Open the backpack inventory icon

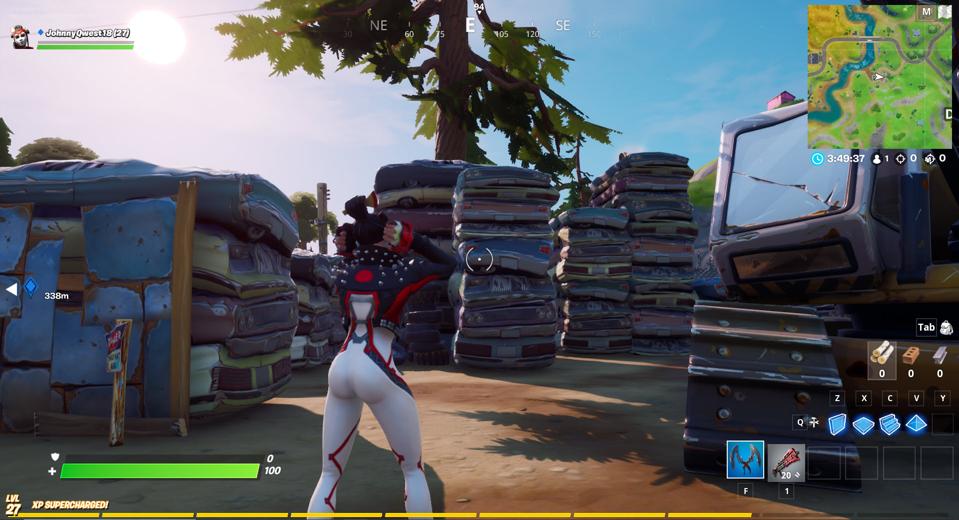[x=946, y=327]
